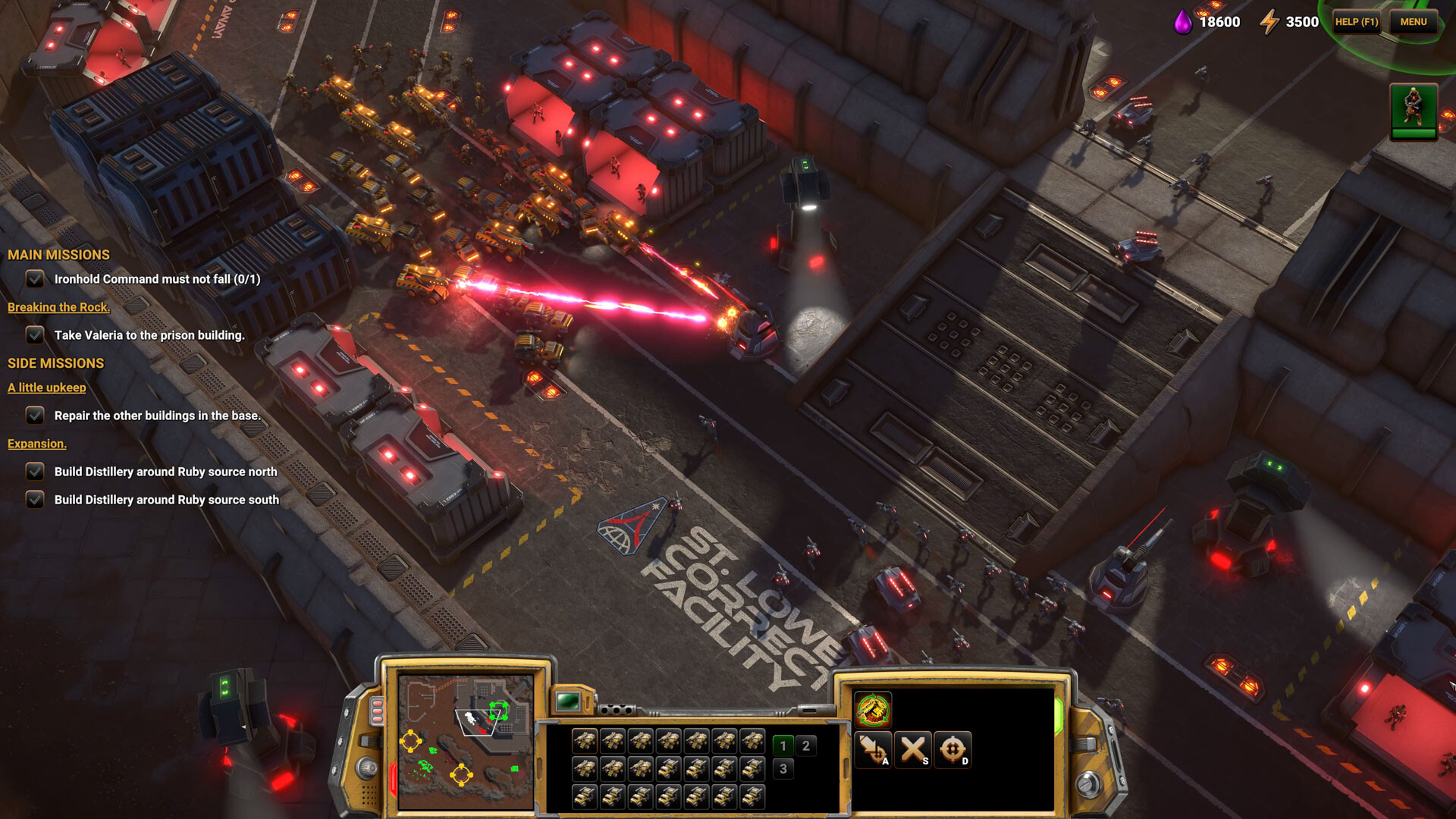Viewport: 1456px width, 819px height.
Task: Toggle the Ruby source north Distillery checkbox
Action: (x=35, y=472)
